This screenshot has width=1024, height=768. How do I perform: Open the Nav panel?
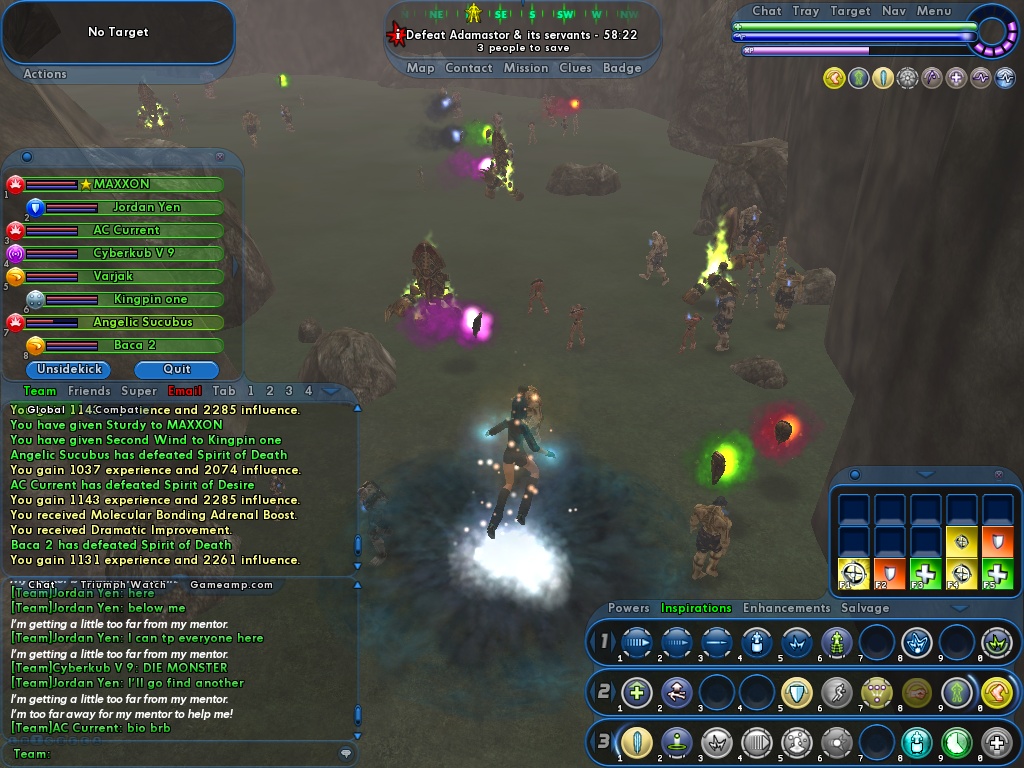894,11
